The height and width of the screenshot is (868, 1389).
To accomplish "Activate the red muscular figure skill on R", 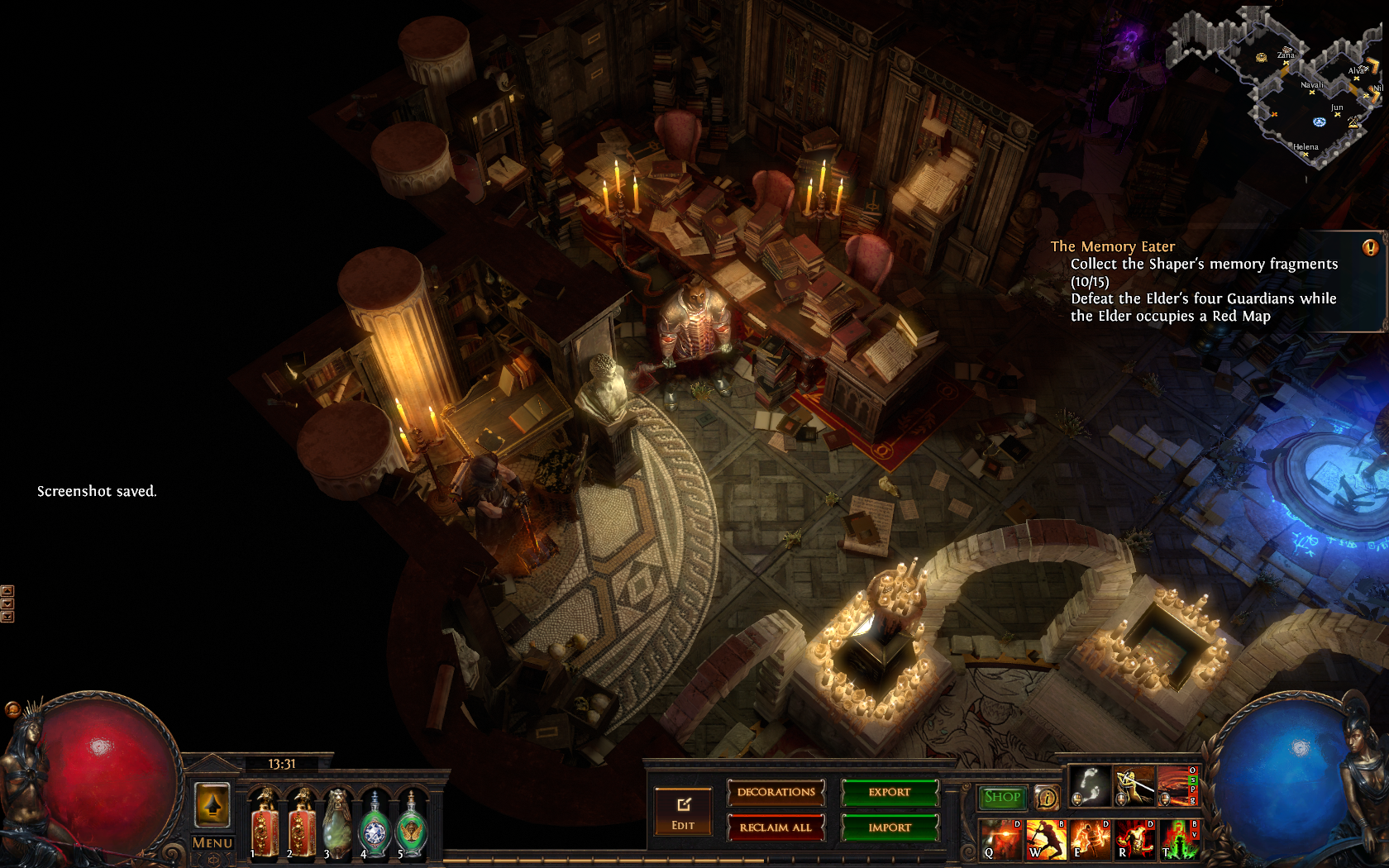I will [x=1135, y=839].
